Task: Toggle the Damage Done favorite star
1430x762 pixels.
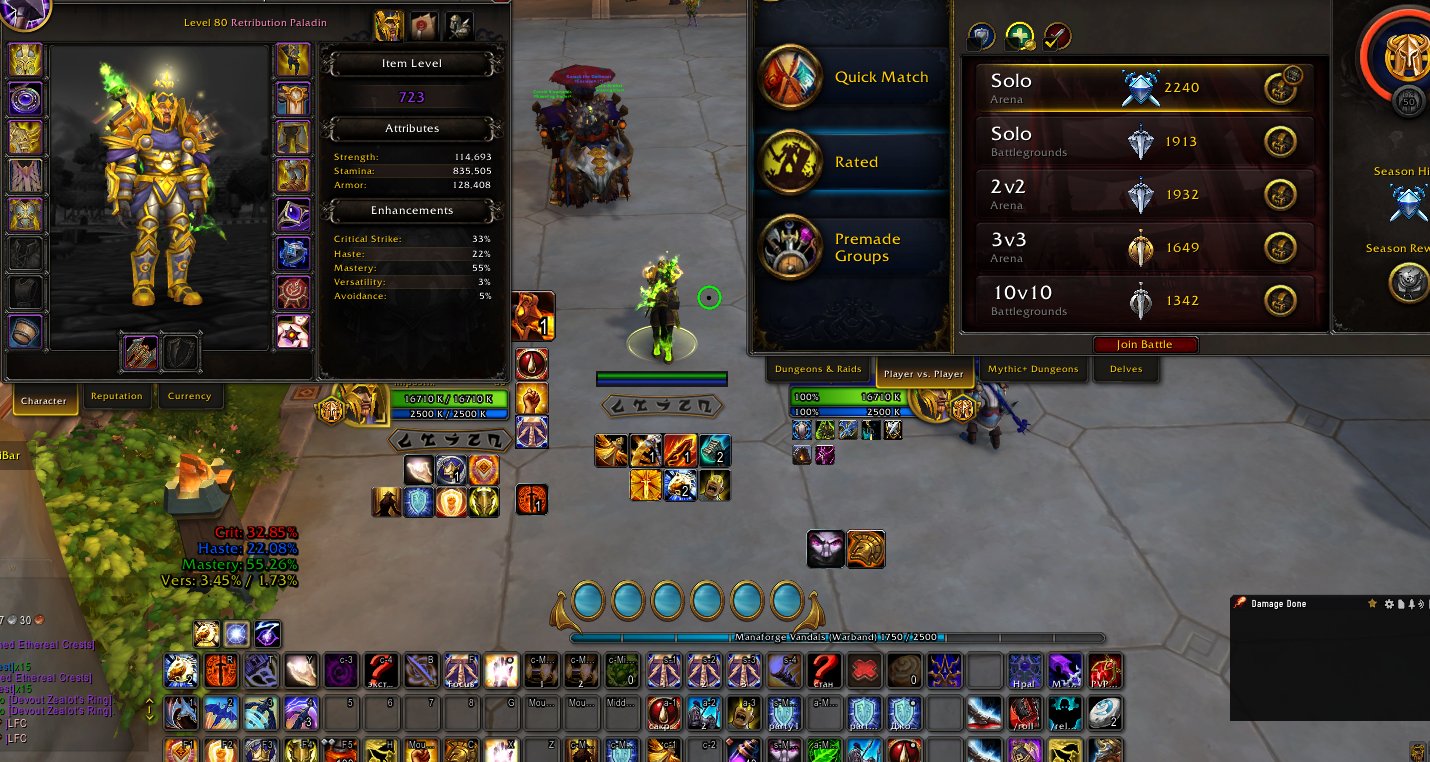Action: pos(1373,603)
